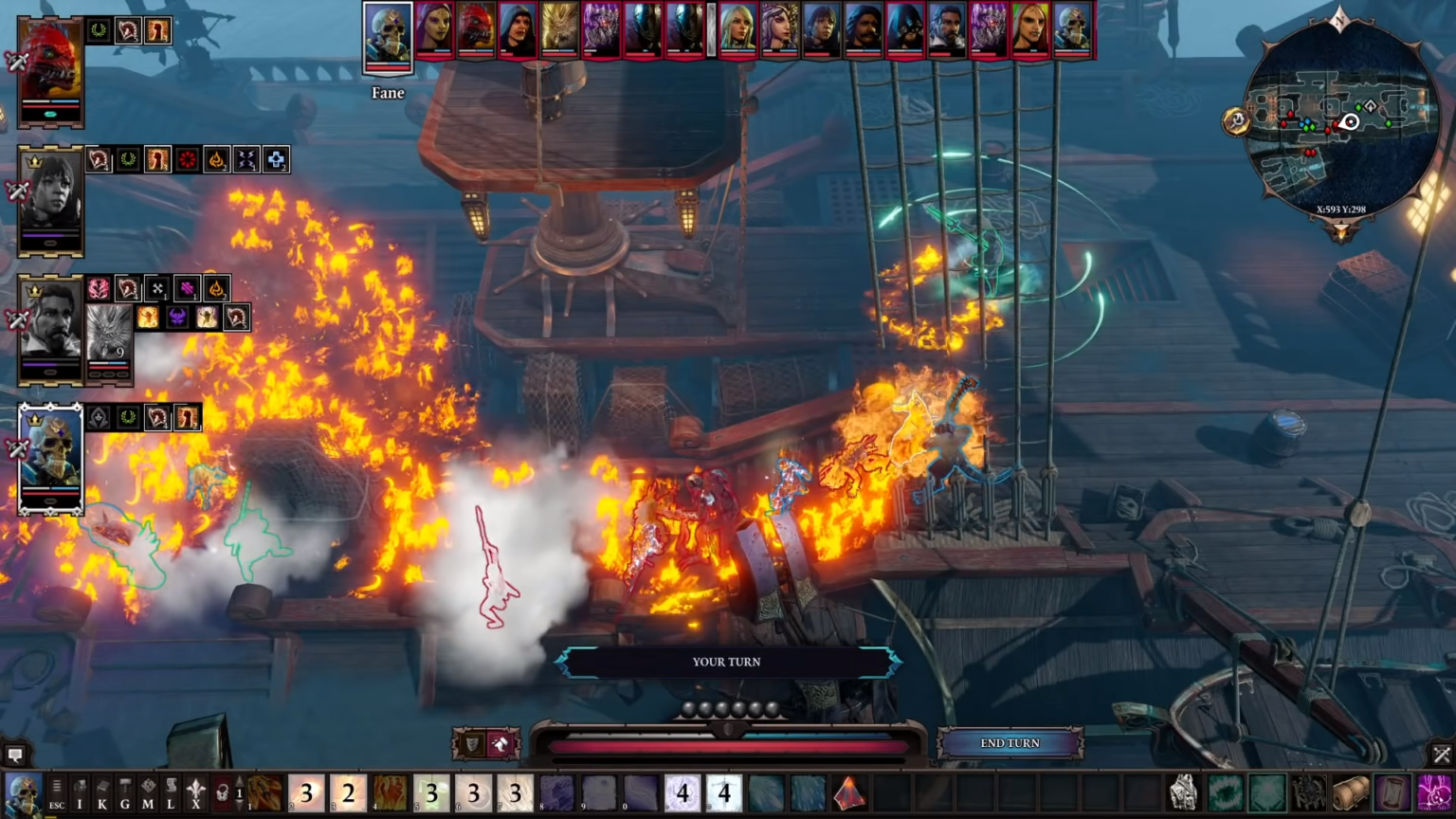Viewport: 1456px width, 819px height.
Task: Toggle the shield stance icon beside the flee button
Action: click(x=472, y=743)
